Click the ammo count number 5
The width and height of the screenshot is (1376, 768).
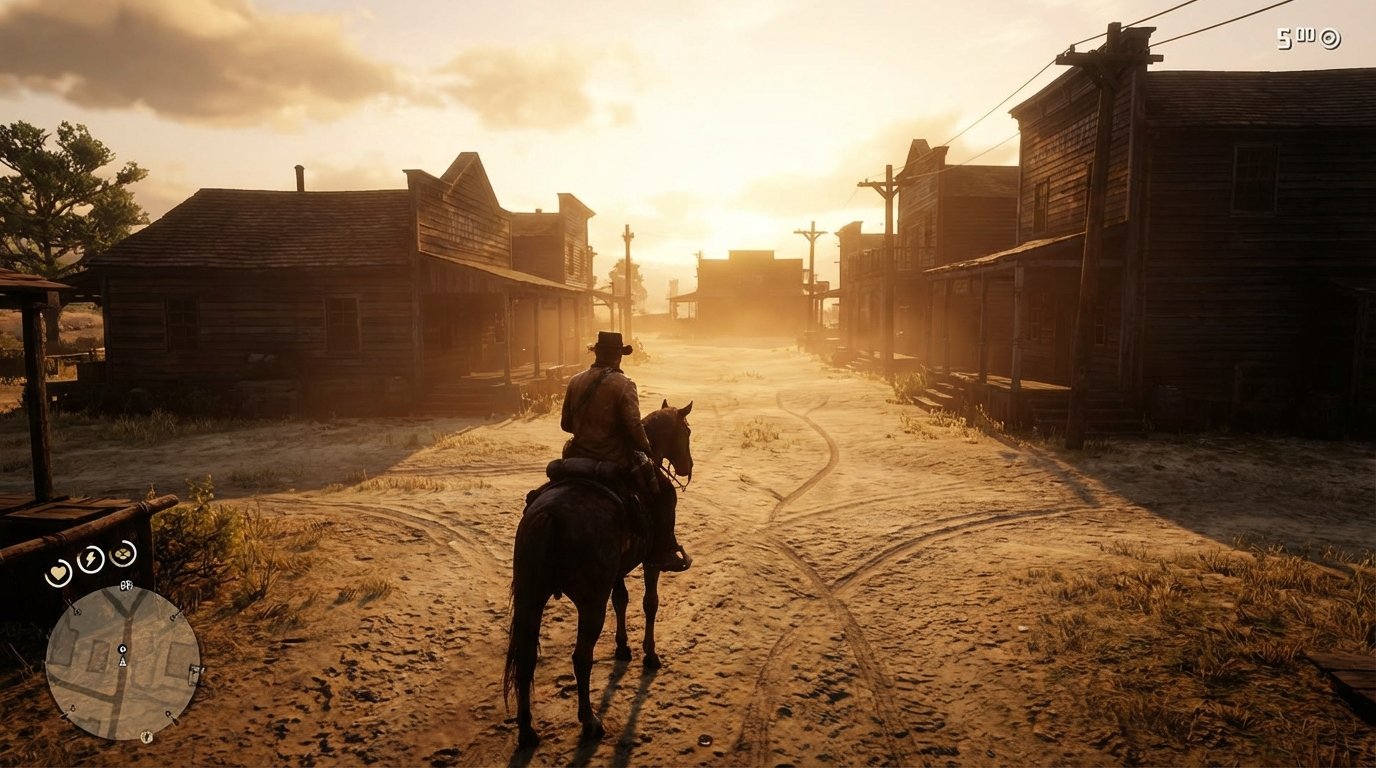pos(1284,38)
